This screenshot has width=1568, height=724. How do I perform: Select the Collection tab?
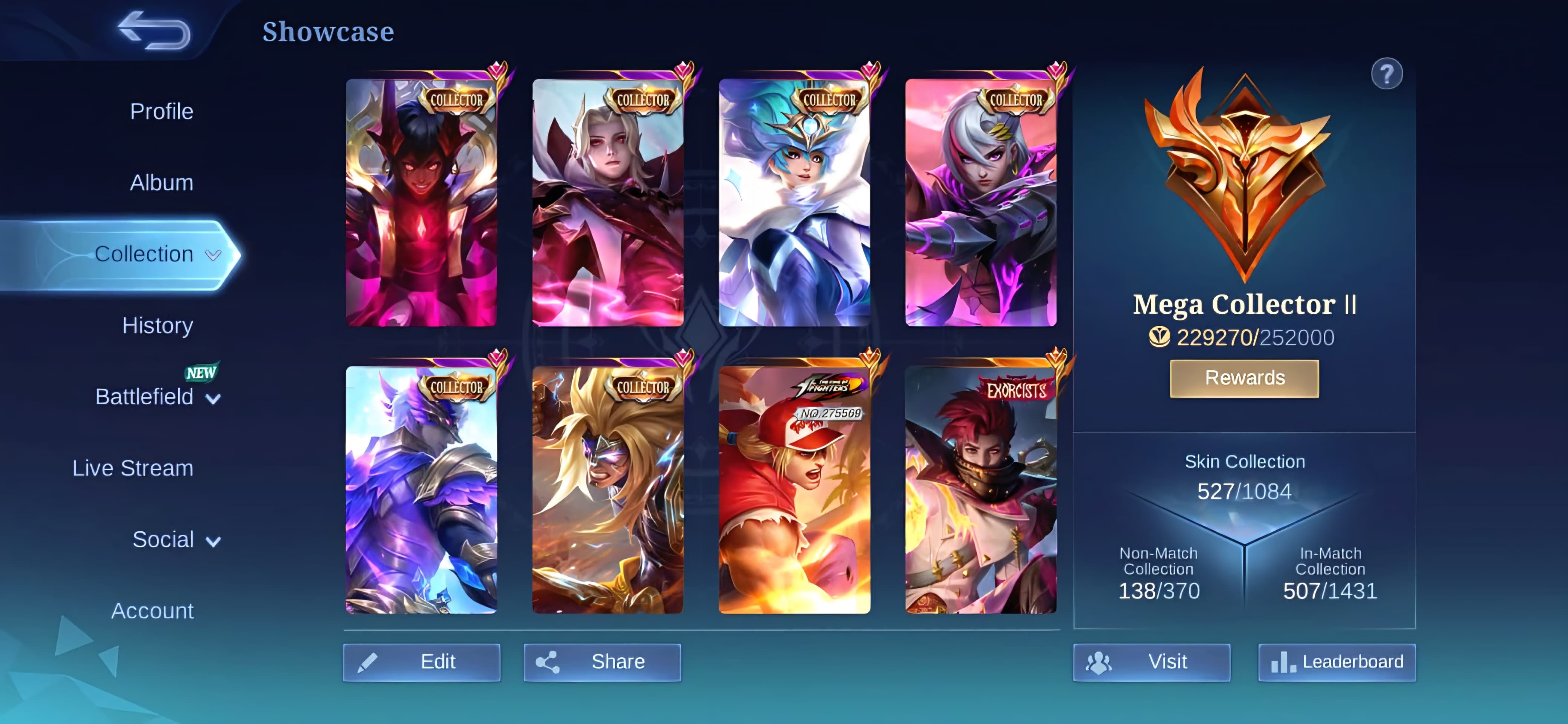[x=144, y=254]
